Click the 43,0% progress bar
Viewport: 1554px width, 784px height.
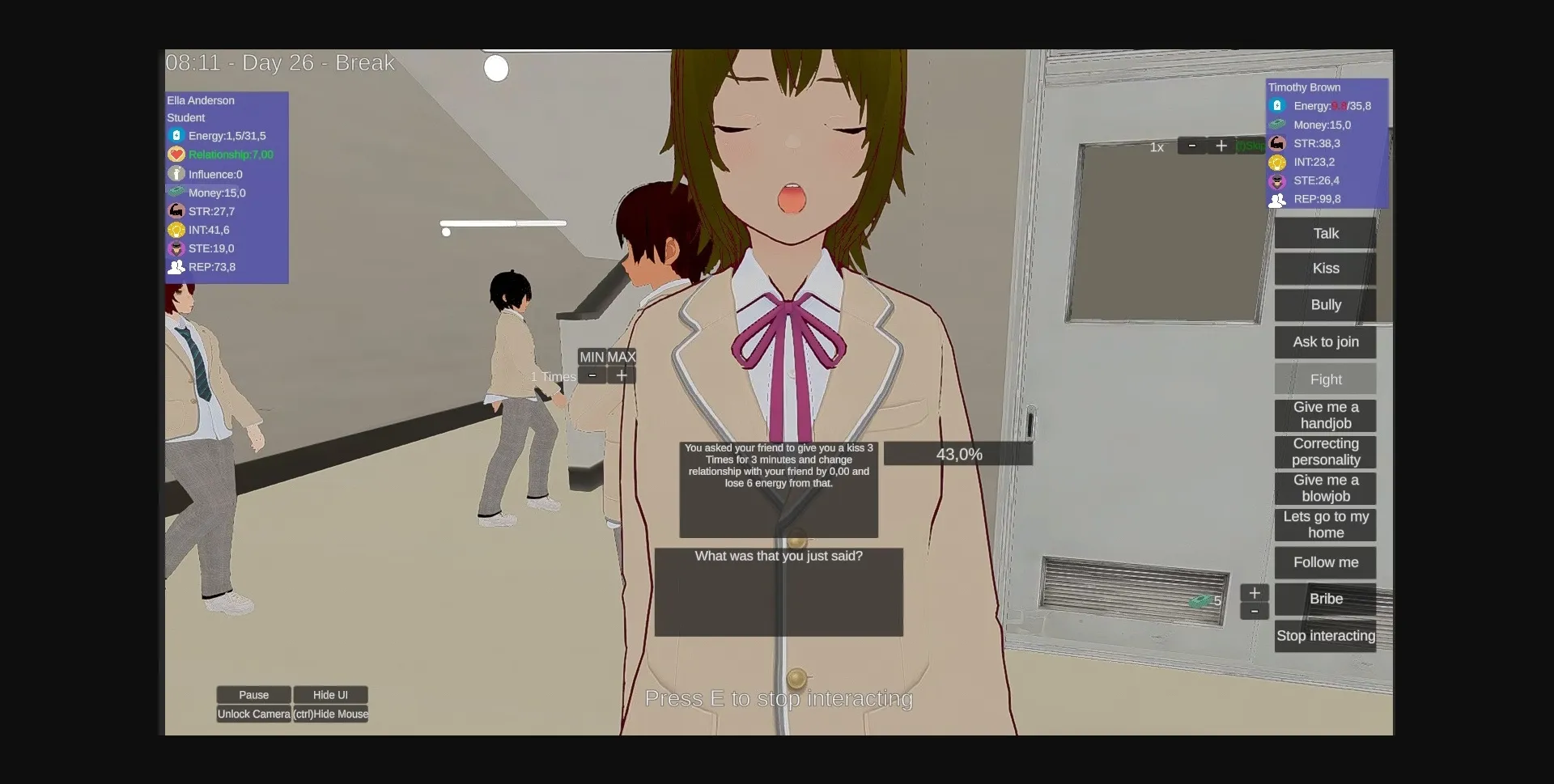coord(958,453)
